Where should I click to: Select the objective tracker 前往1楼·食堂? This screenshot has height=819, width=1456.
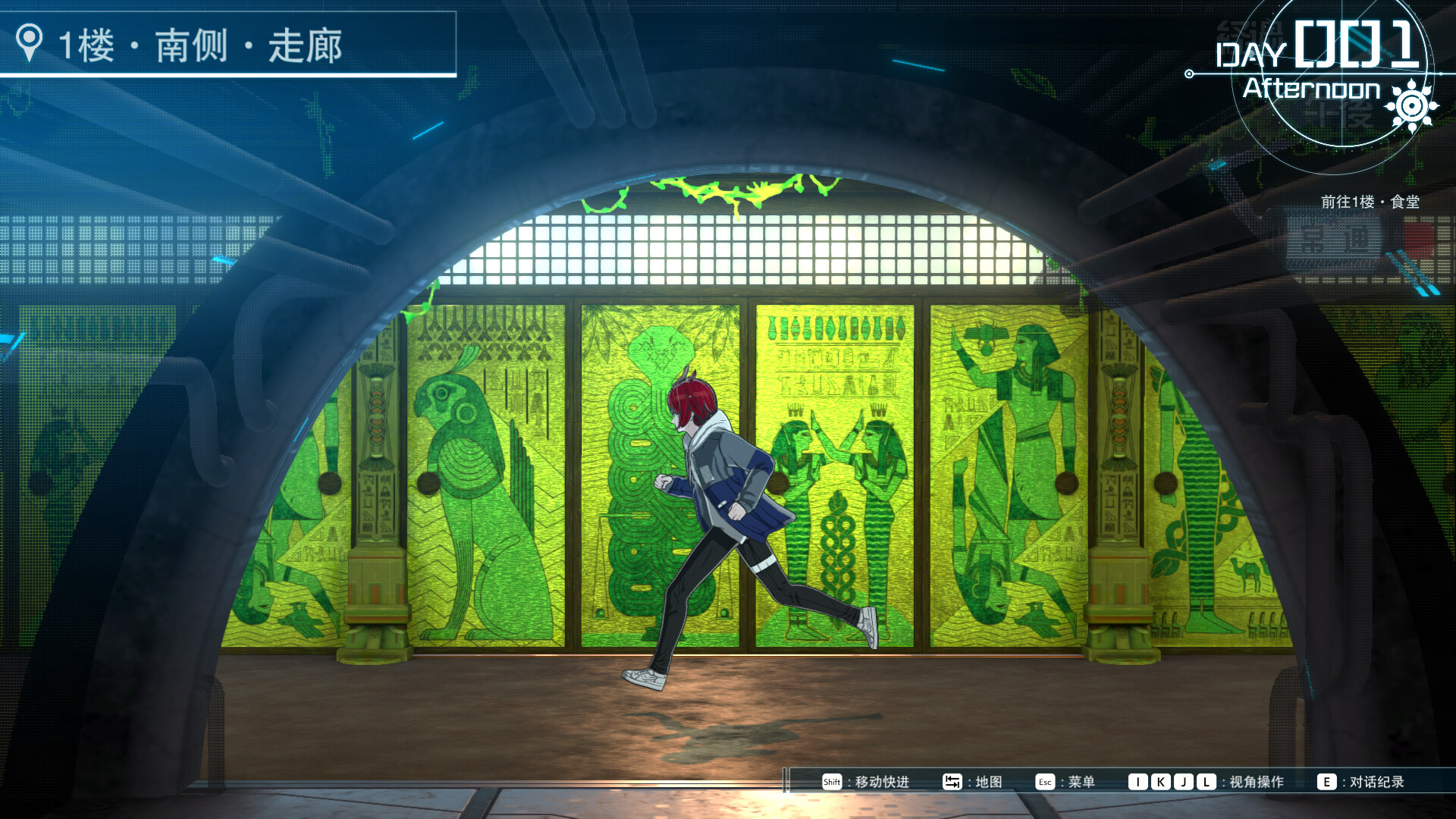[x=1370, y=202]
